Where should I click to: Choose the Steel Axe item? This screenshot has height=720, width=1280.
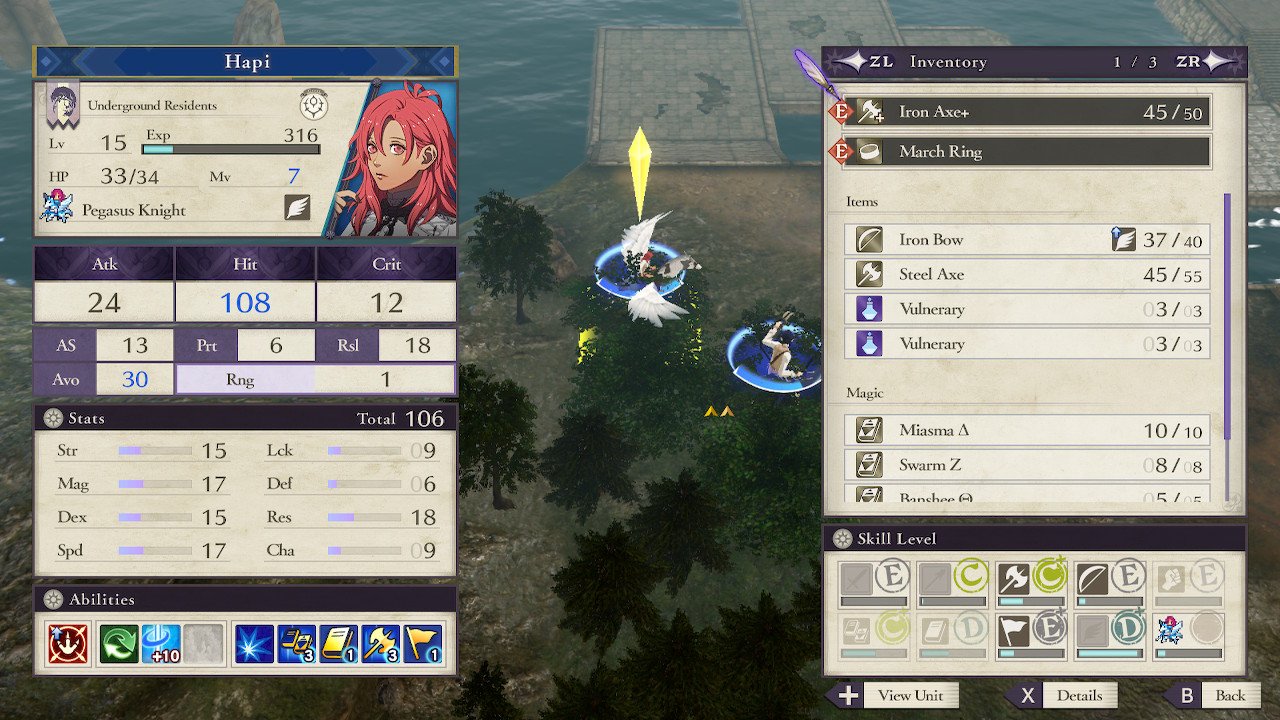1028,275
